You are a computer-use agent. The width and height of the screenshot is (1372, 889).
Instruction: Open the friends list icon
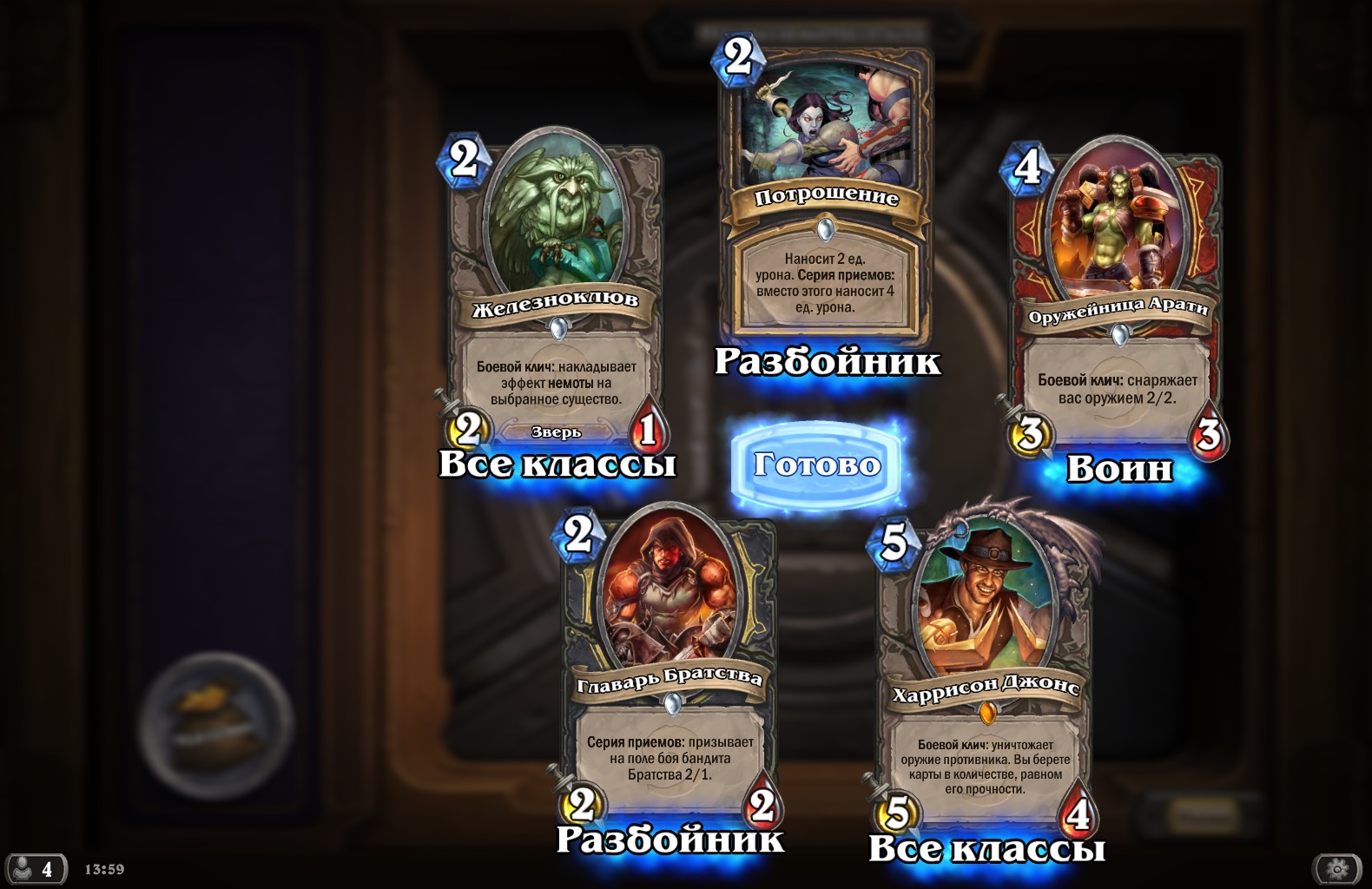point(36,868)
